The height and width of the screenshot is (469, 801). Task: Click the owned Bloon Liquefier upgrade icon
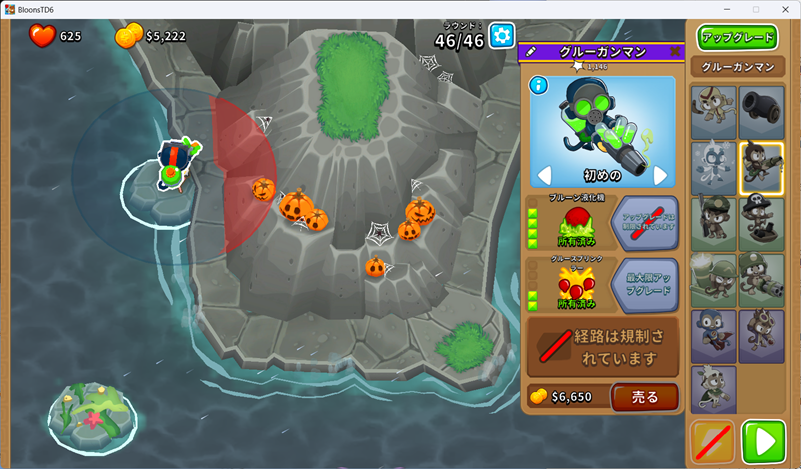[575, 223]
